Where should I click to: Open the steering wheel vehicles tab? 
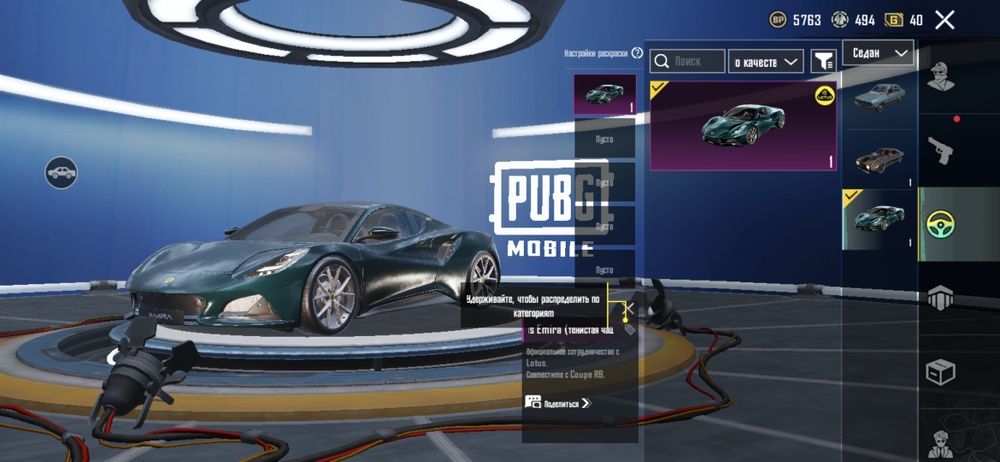pyautogui.click(x=940, y=223)
